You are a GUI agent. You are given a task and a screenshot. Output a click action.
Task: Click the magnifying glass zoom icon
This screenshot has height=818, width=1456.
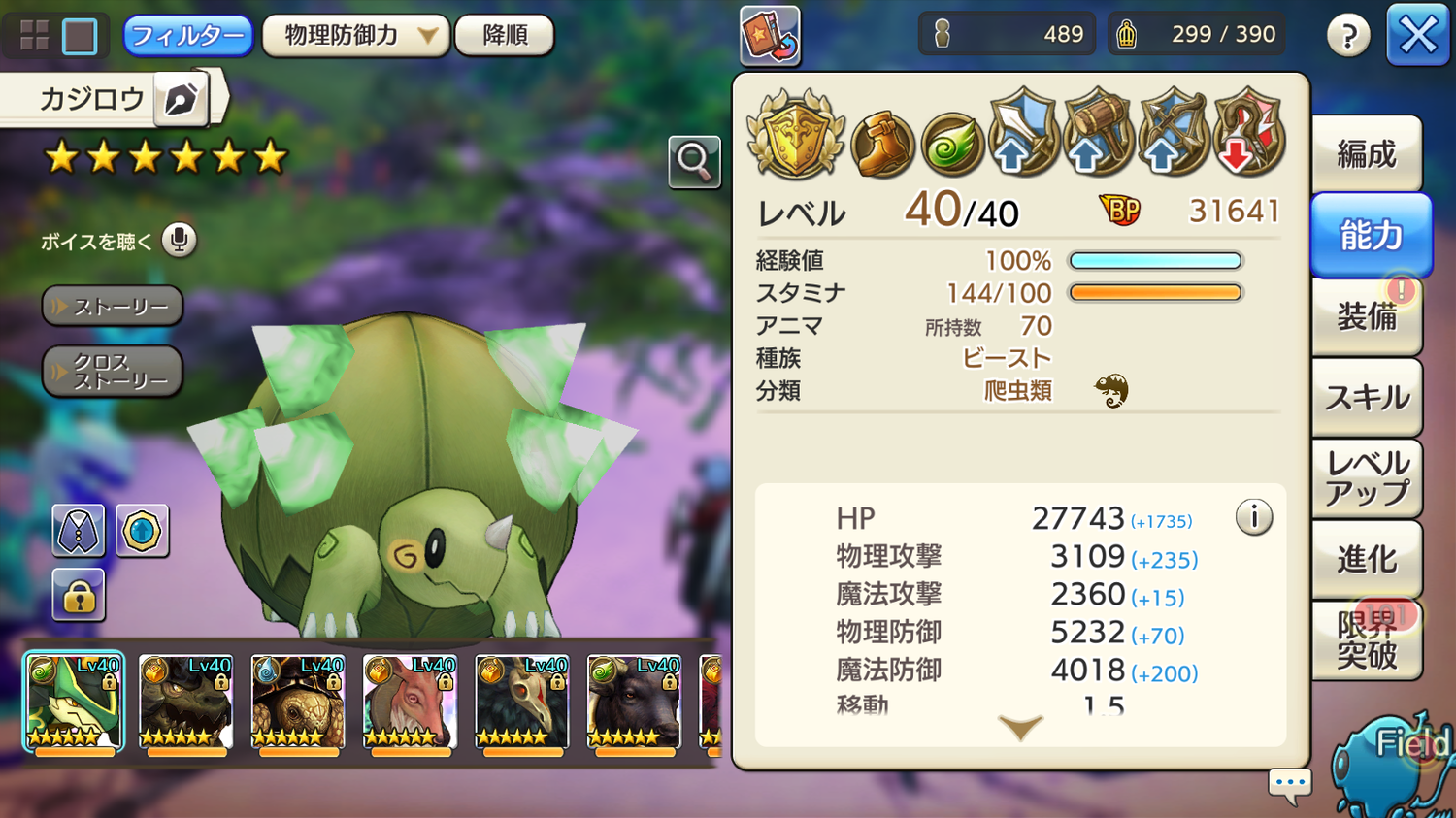coord(694,161)
